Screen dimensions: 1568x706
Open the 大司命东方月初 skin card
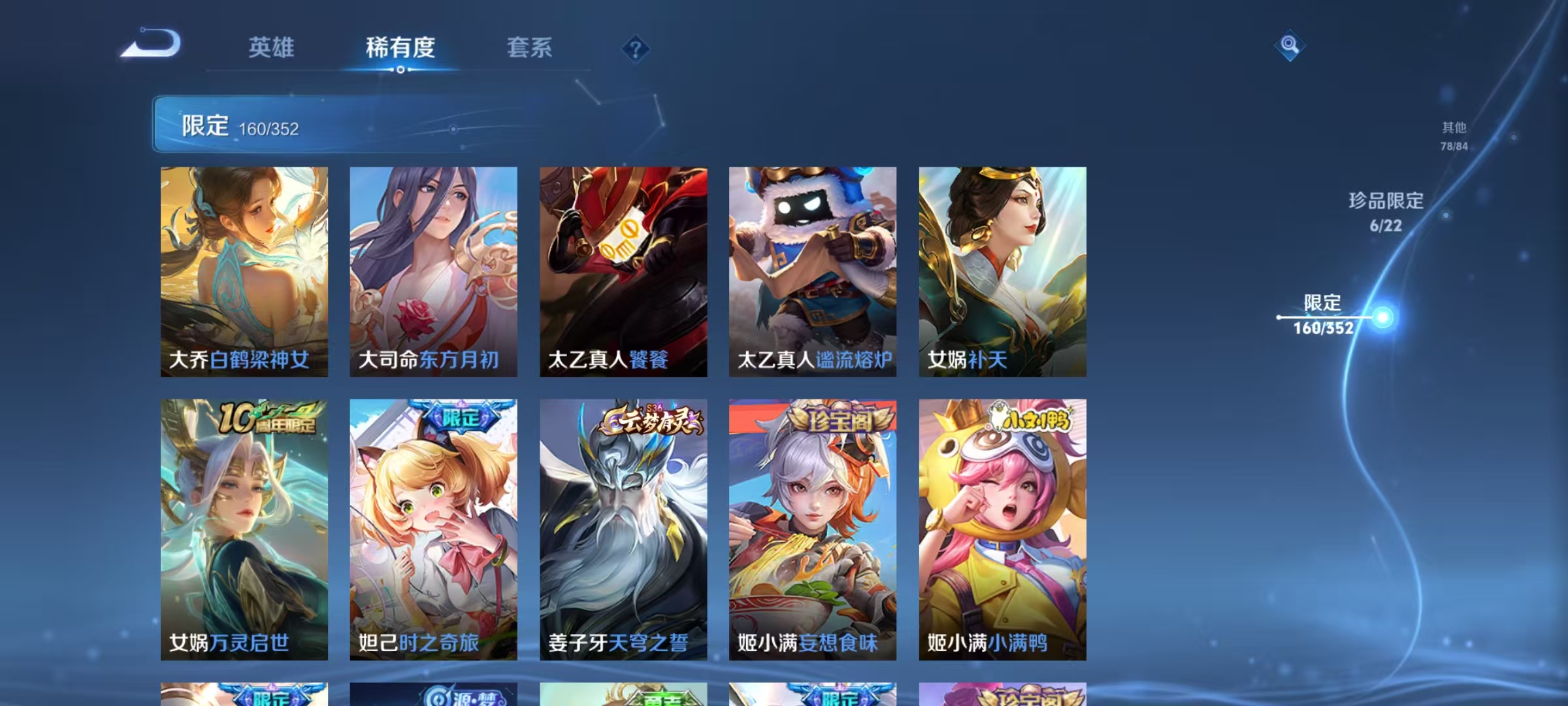(x=434, y=271)
